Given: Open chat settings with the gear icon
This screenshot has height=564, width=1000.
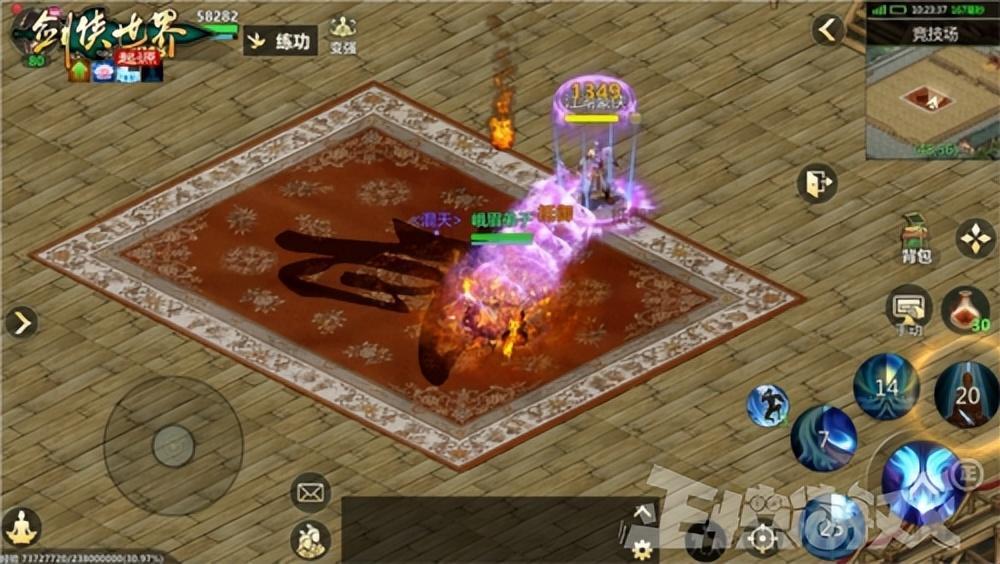Looking at the screenshot, I should pyautogui.click(x=641, y=548).
